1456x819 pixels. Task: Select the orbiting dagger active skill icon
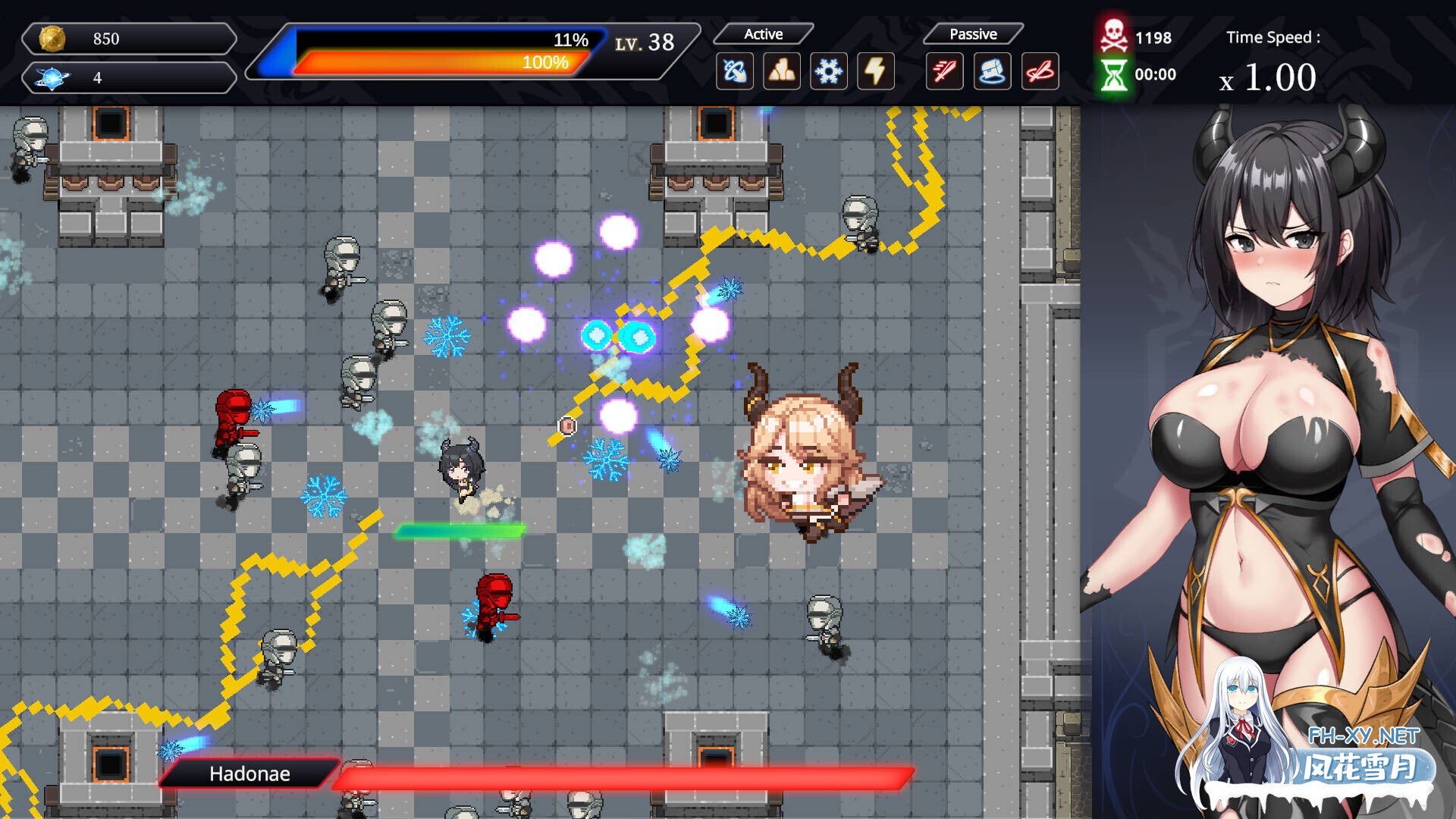734,72
